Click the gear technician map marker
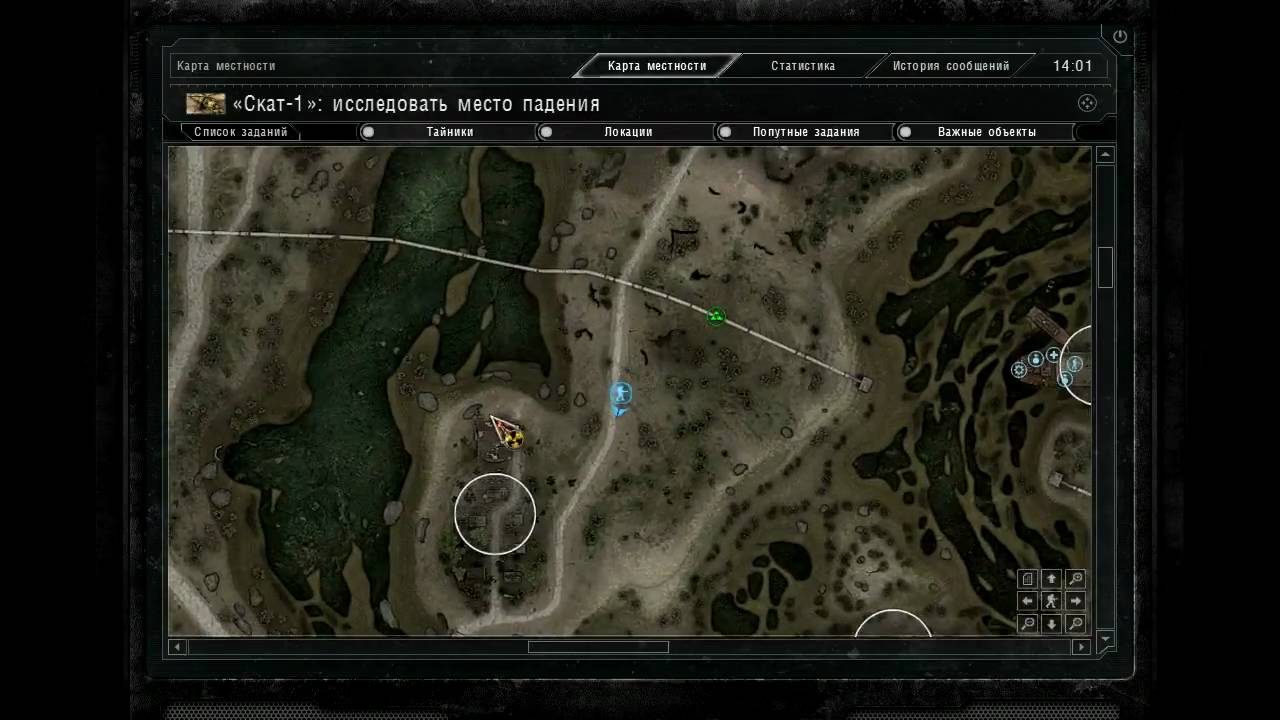1280x720 pixels. 1019,370
